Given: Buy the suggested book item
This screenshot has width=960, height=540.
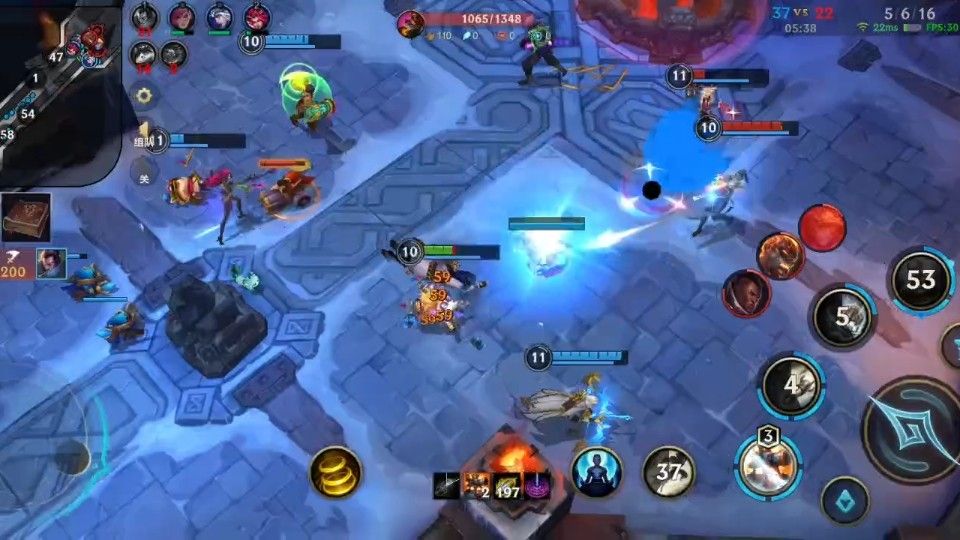Looking at the screenshot, I should 25,218.
